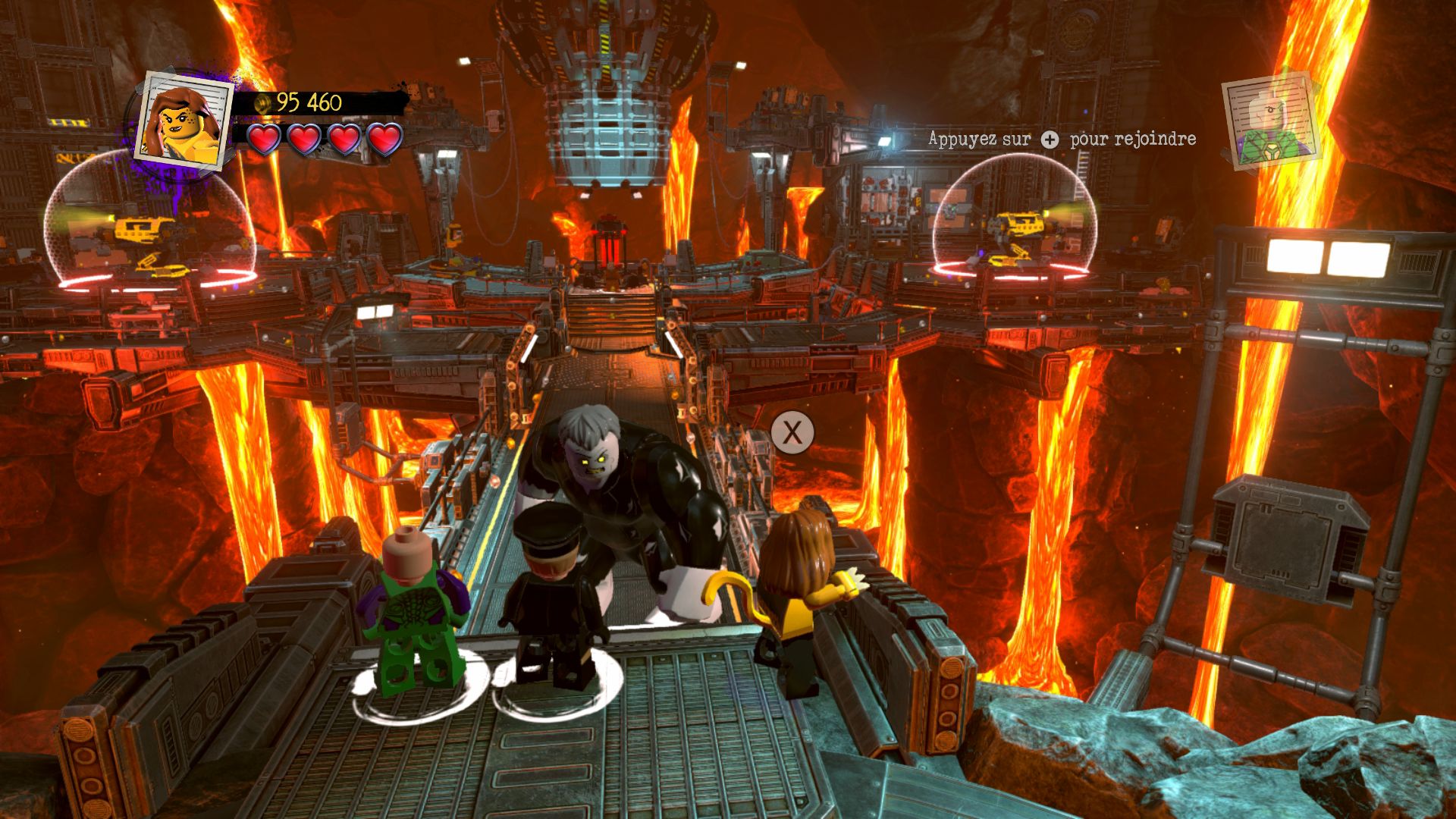
Task: Click the 'pour rejoindre' text label
Action: pyautogui.click(x=1133, y=140)
